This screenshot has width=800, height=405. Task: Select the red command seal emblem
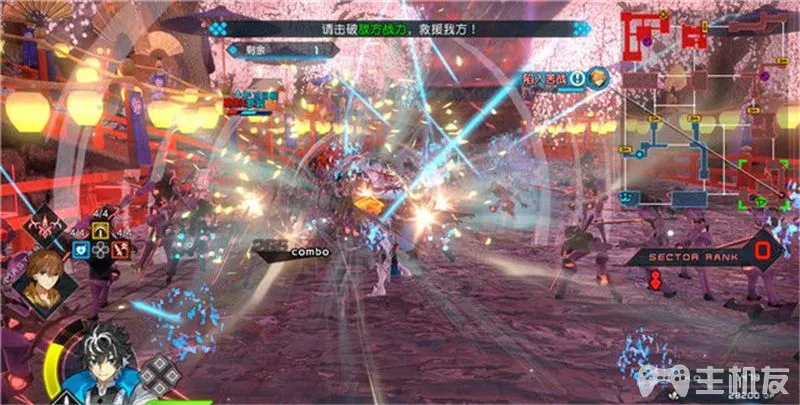49,227
